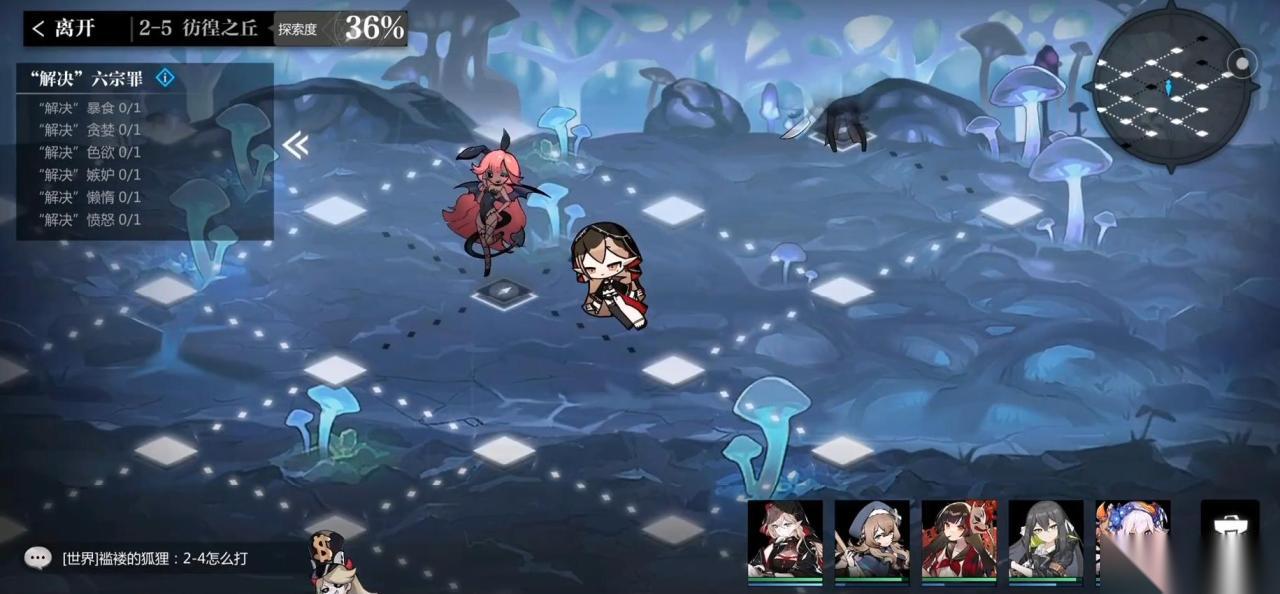
Task: Choose the fox-mask girl portrait
Action: [959, 539]
